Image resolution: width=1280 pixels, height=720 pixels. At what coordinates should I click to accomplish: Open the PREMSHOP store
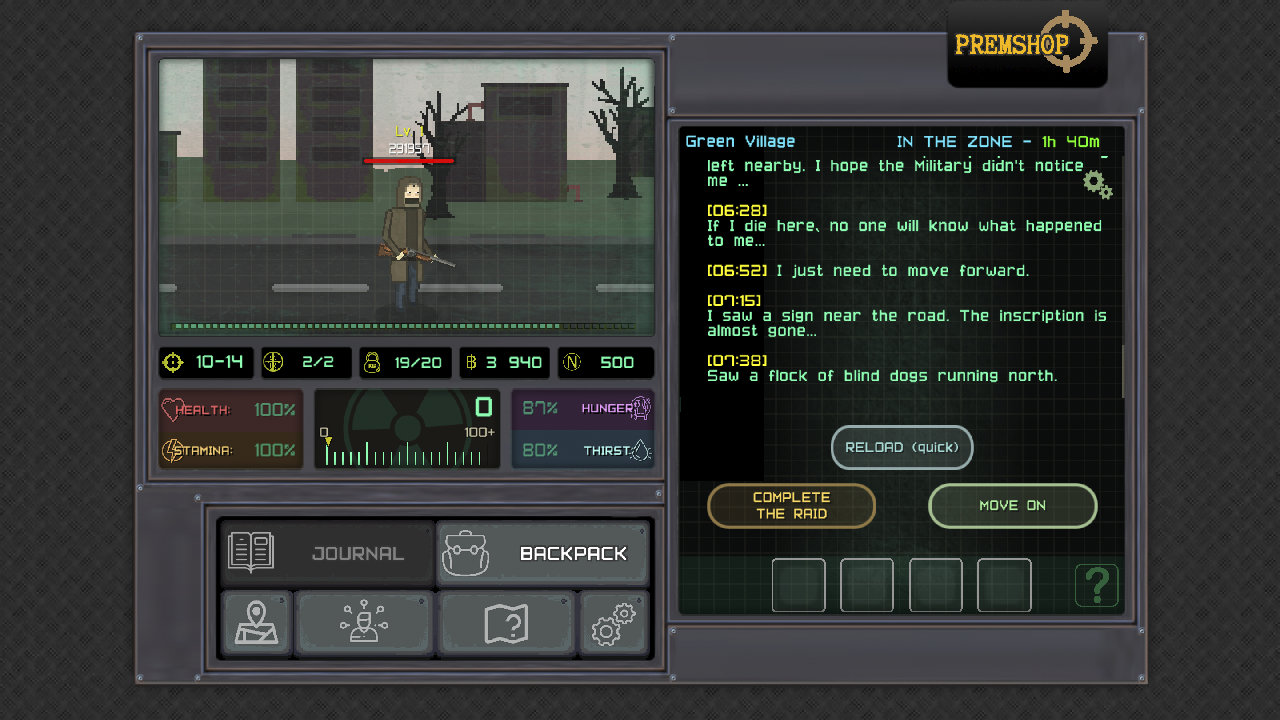coord(1026,43)
